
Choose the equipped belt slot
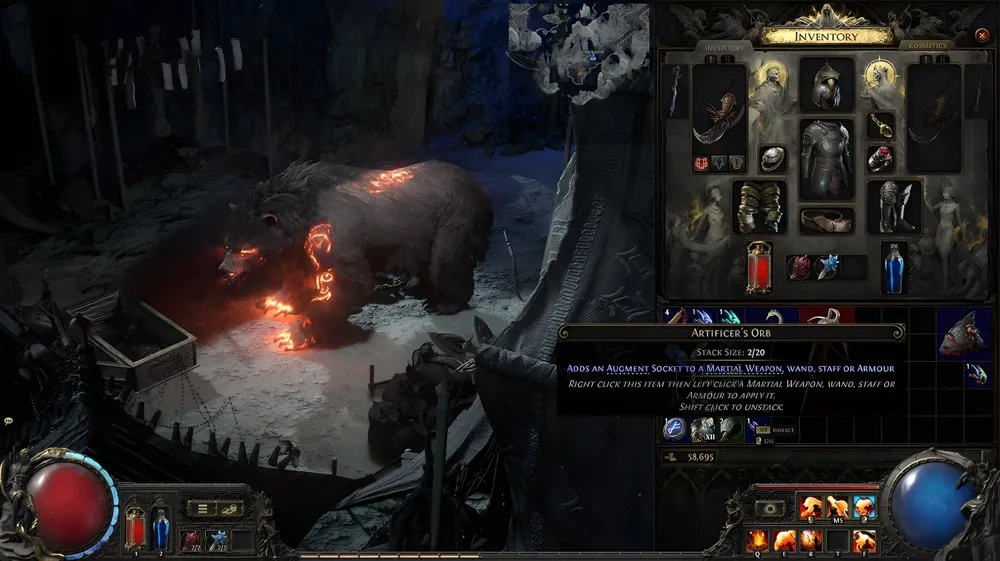click(826, 220)
